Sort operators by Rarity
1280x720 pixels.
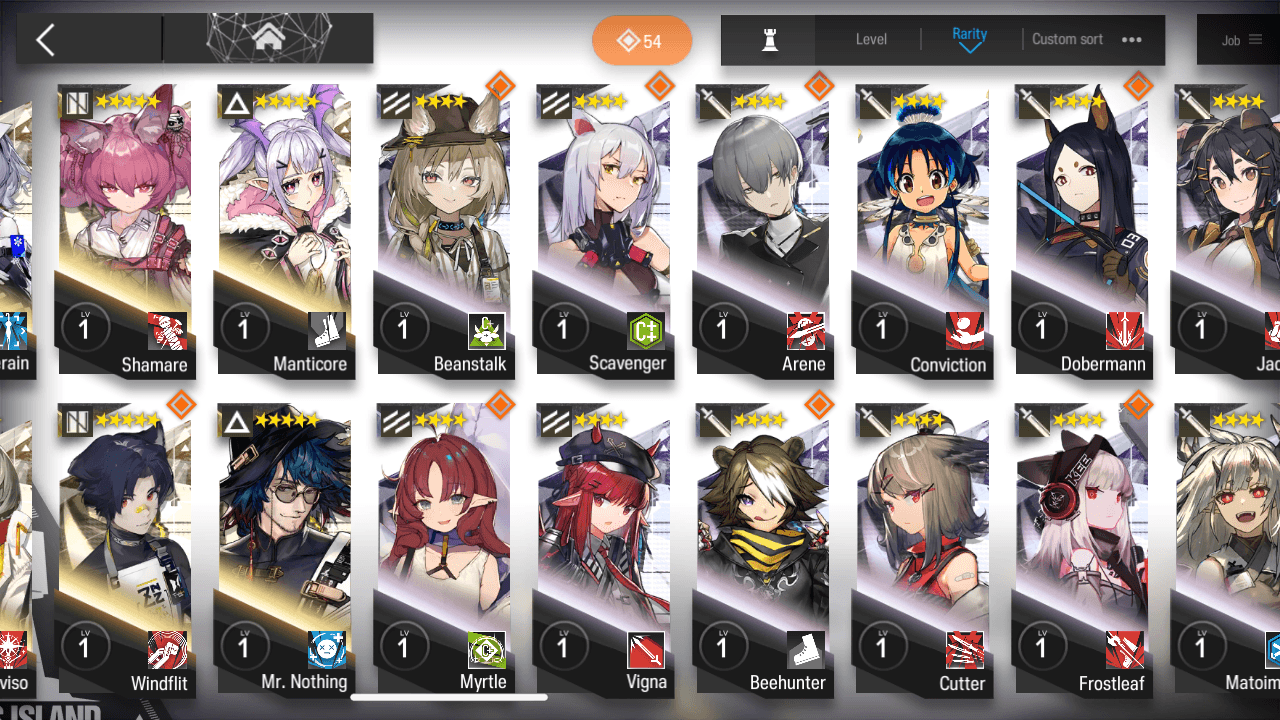969,39
